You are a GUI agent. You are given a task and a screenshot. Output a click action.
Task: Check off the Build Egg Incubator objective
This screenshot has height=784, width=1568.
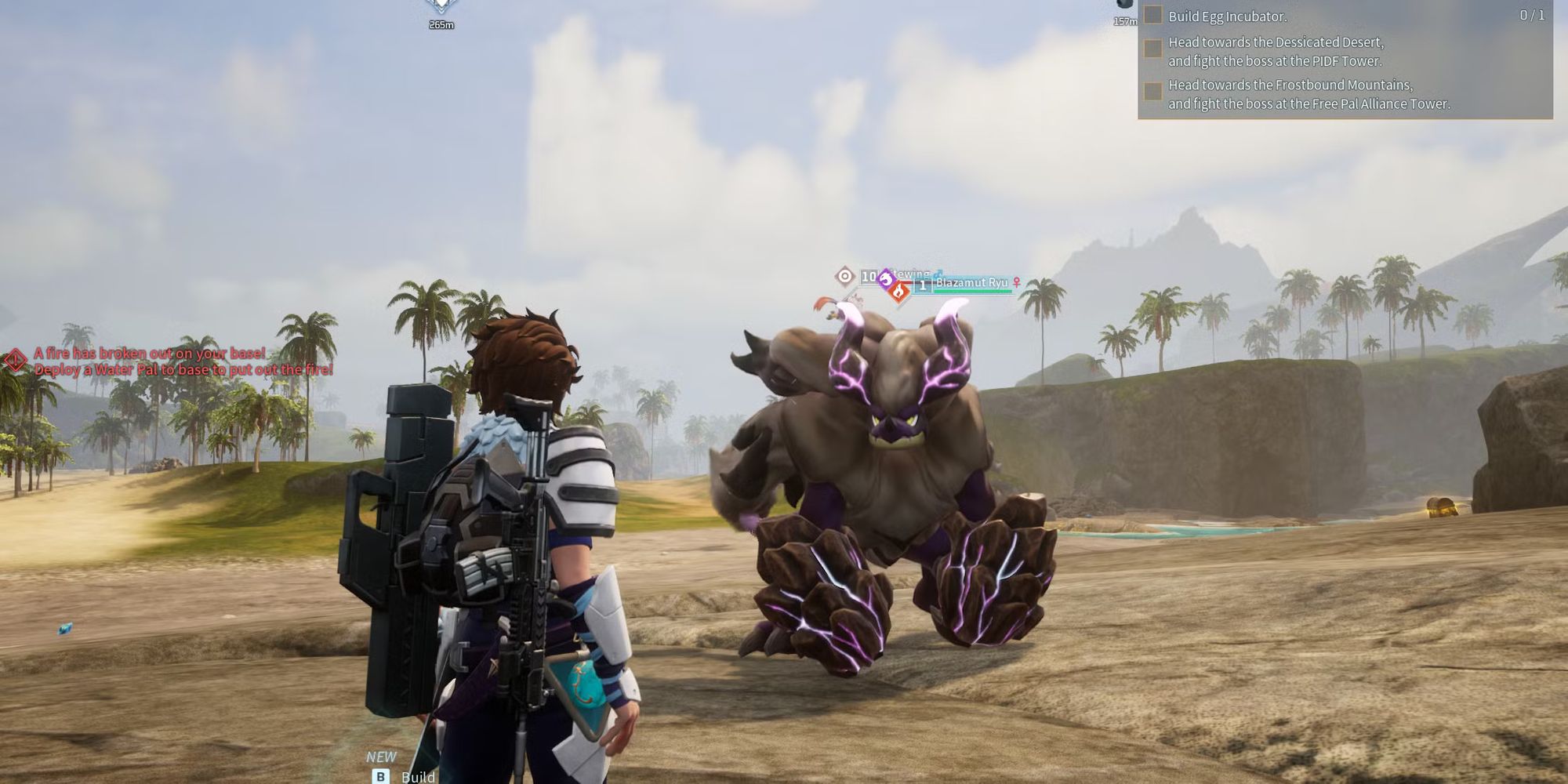pyautogui.click(x=1153, y=17)
